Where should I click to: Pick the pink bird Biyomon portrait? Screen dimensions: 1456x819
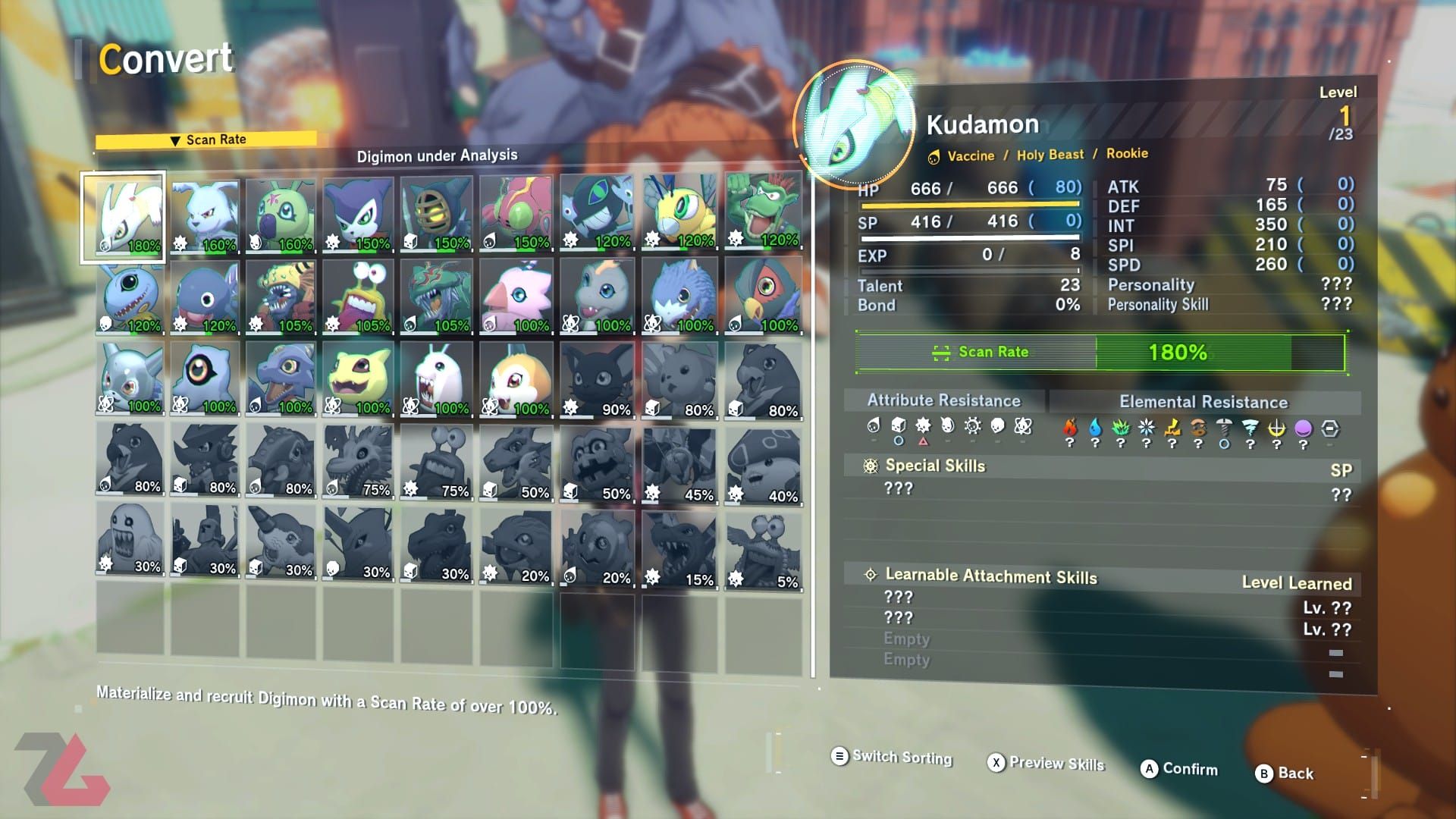click(x=516, y=297)
